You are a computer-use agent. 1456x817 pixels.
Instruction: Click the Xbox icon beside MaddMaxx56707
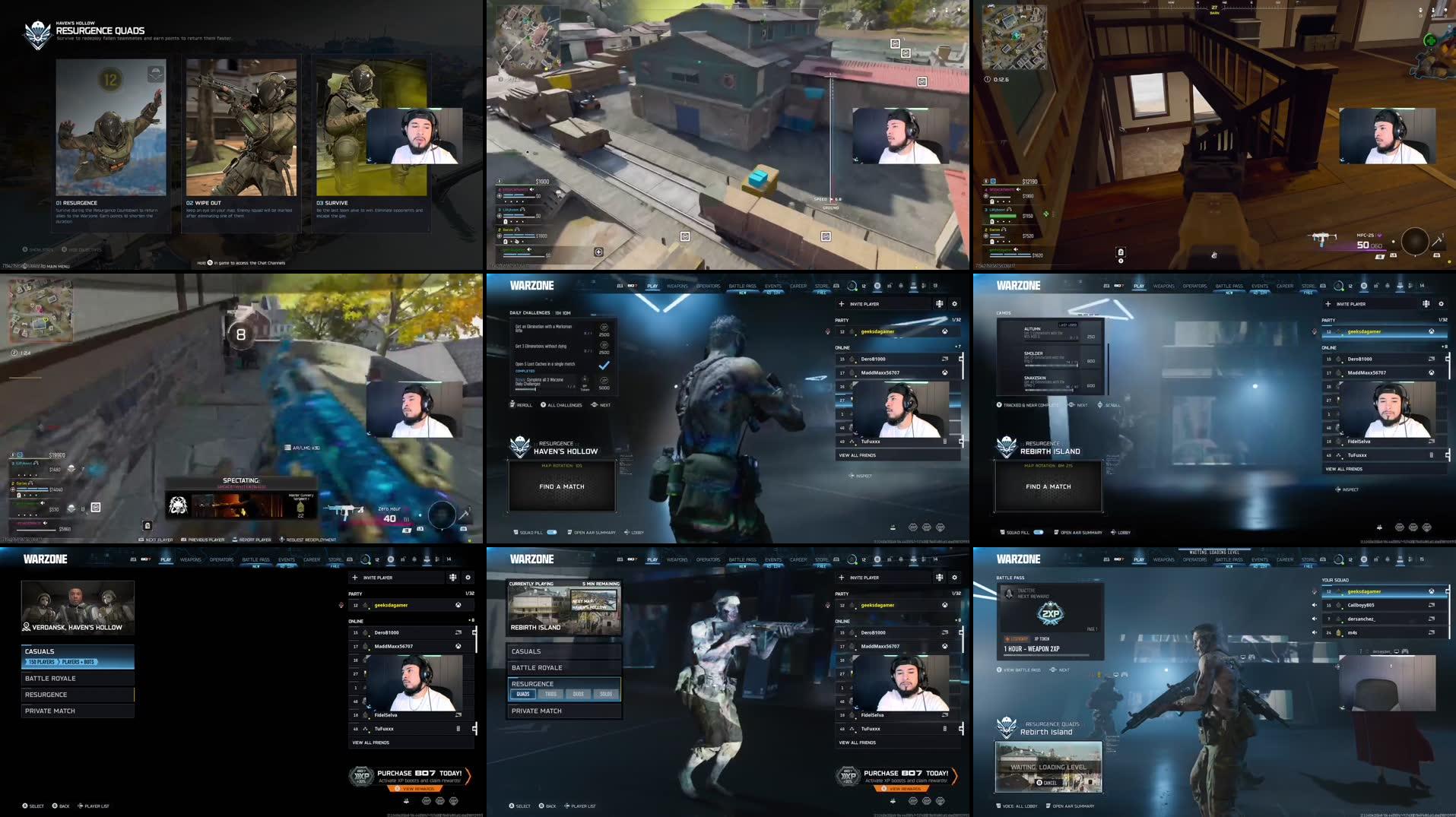(x=945, y=373)
